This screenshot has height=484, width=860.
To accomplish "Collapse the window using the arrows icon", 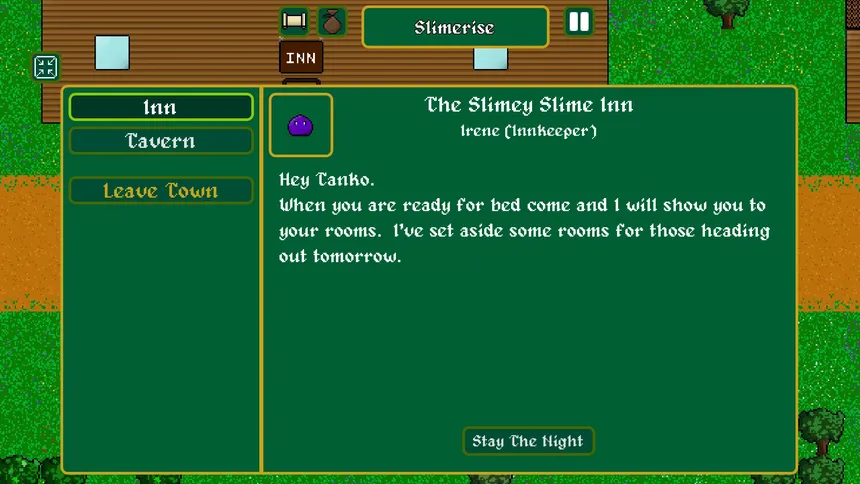I will [46, 67].
